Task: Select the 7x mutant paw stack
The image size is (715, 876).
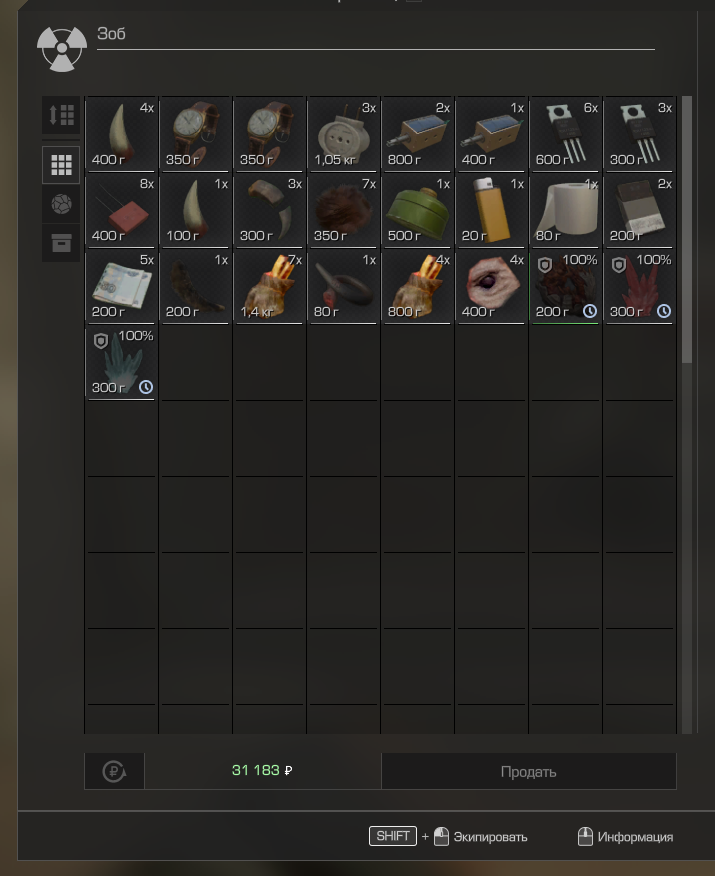Action: [x=269, y=286]
